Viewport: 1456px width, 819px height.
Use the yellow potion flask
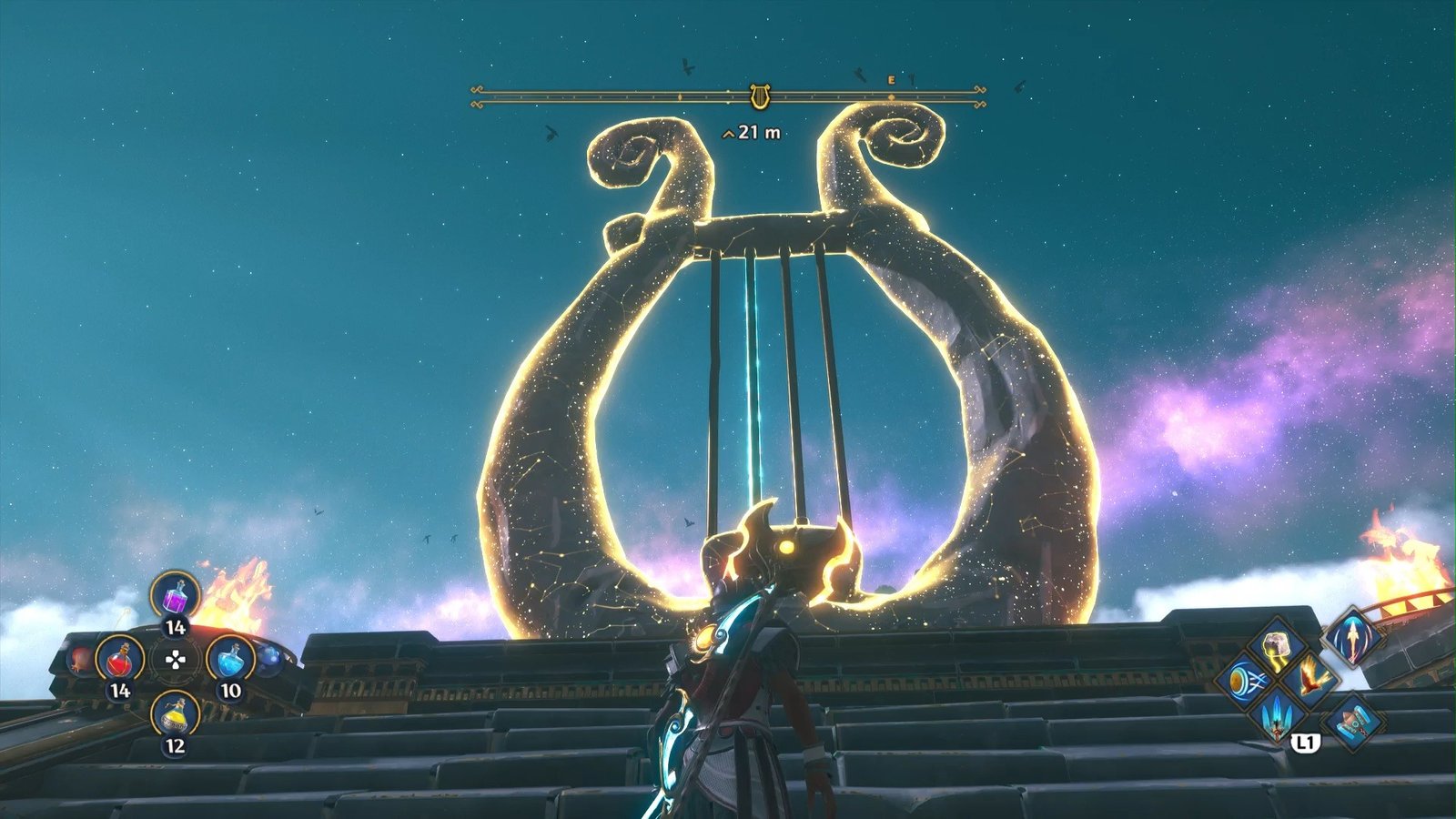[x=175, y=714]
